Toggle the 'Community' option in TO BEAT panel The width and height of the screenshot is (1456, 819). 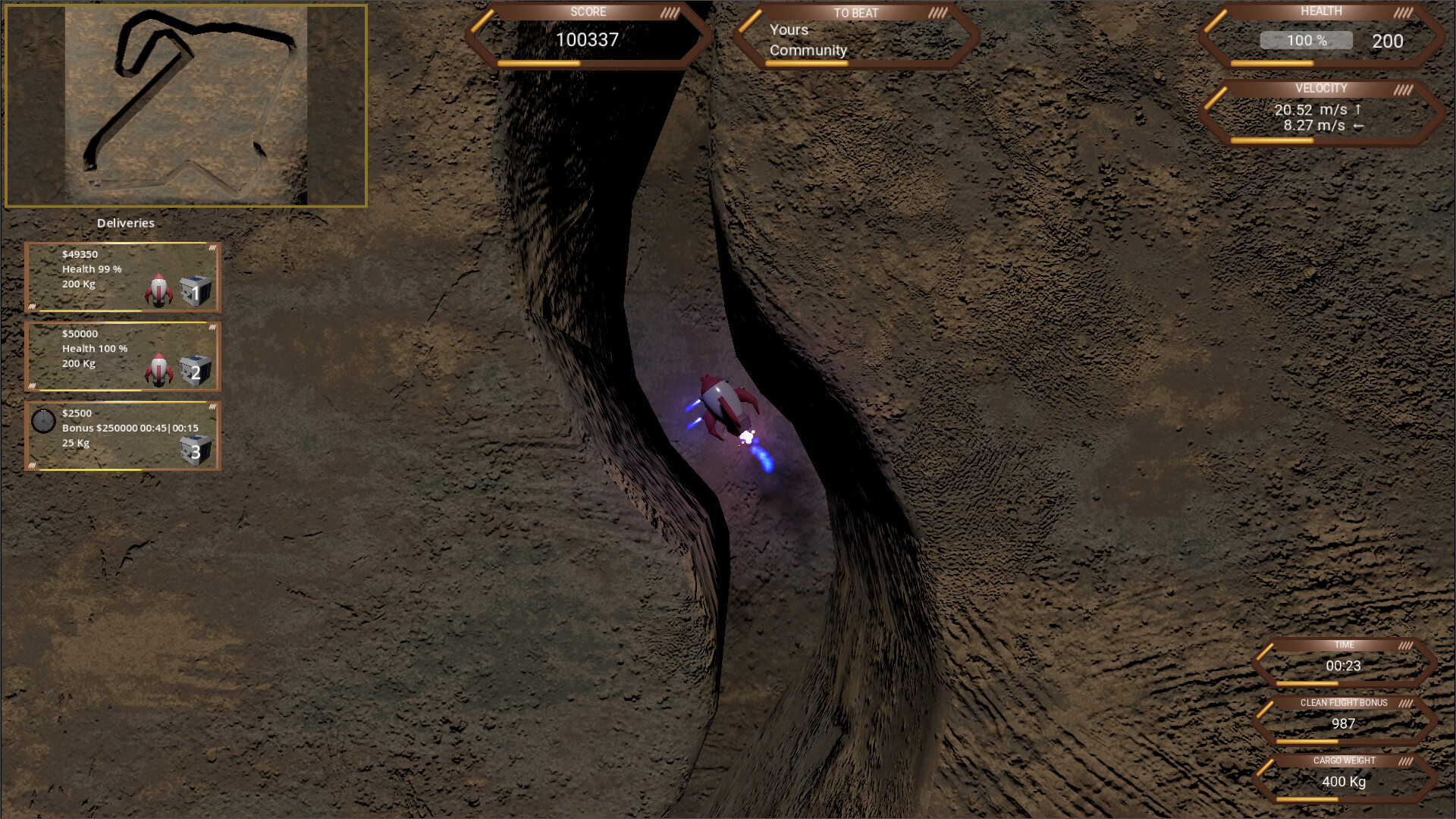click(807, 50)
